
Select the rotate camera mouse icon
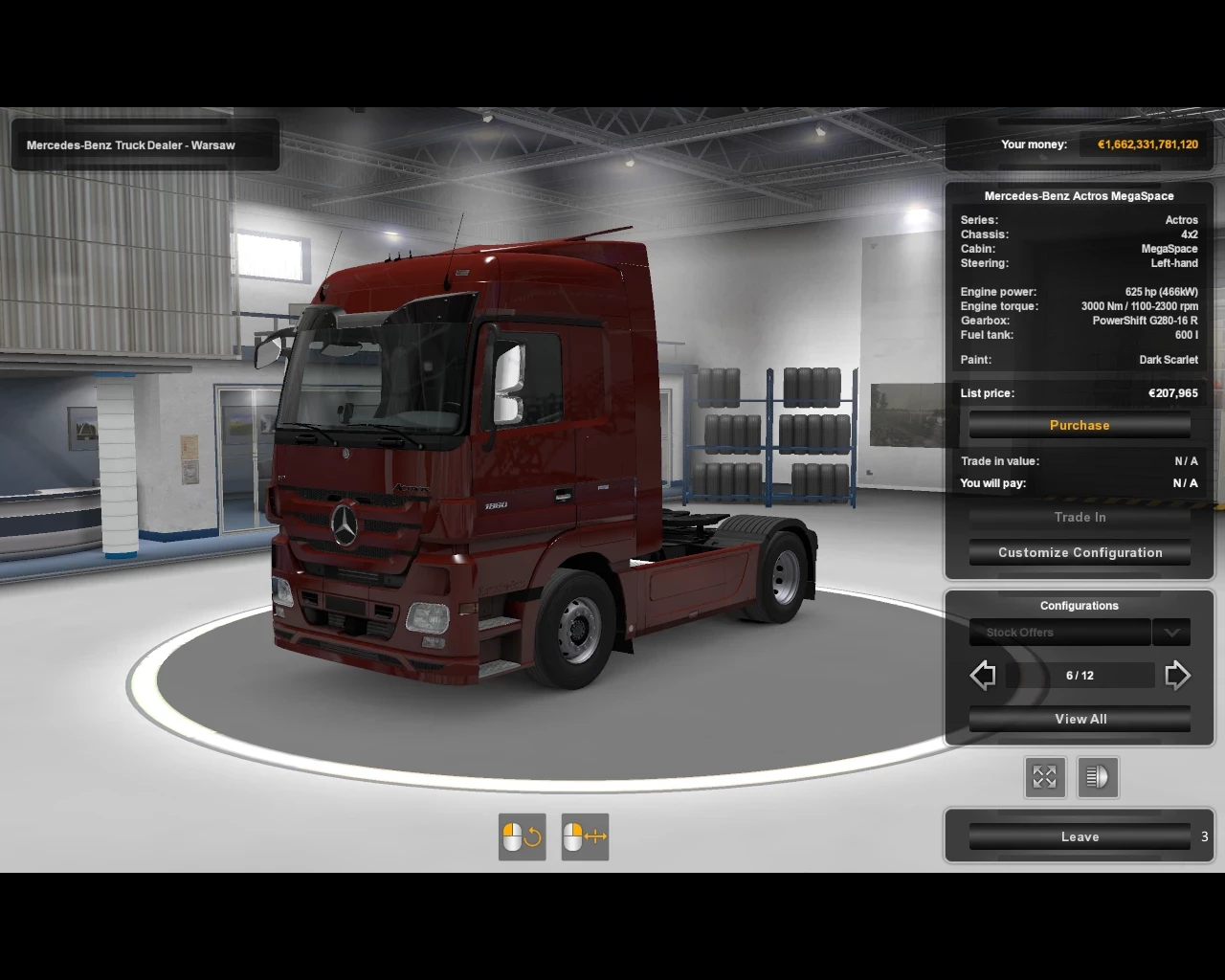point(522,835)
